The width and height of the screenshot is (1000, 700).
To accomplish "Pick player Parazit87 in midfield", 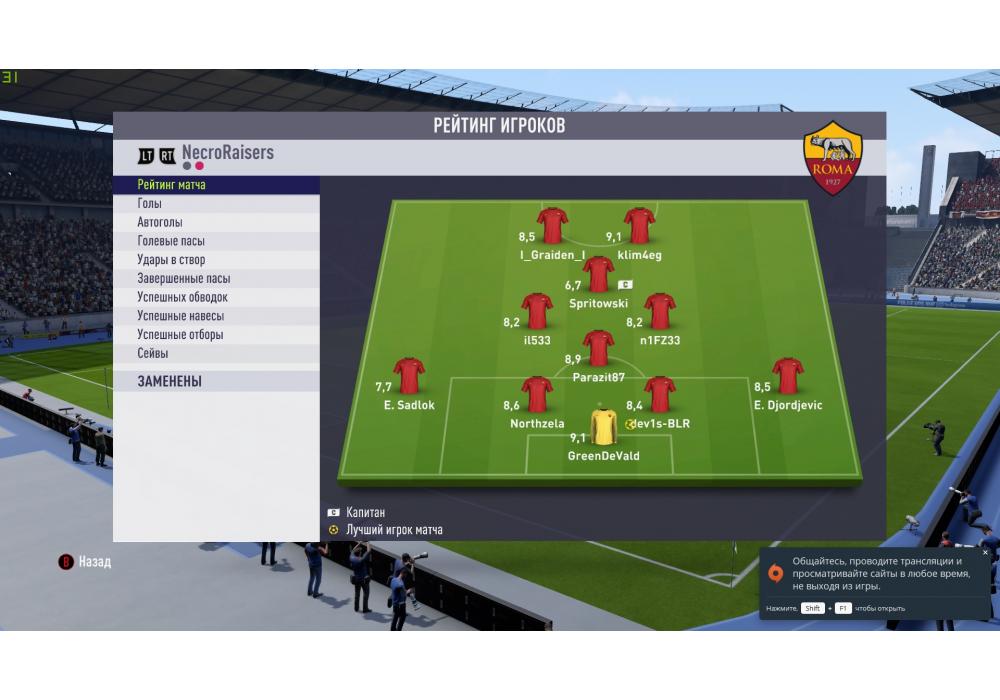I will click(x=598, y=349).
